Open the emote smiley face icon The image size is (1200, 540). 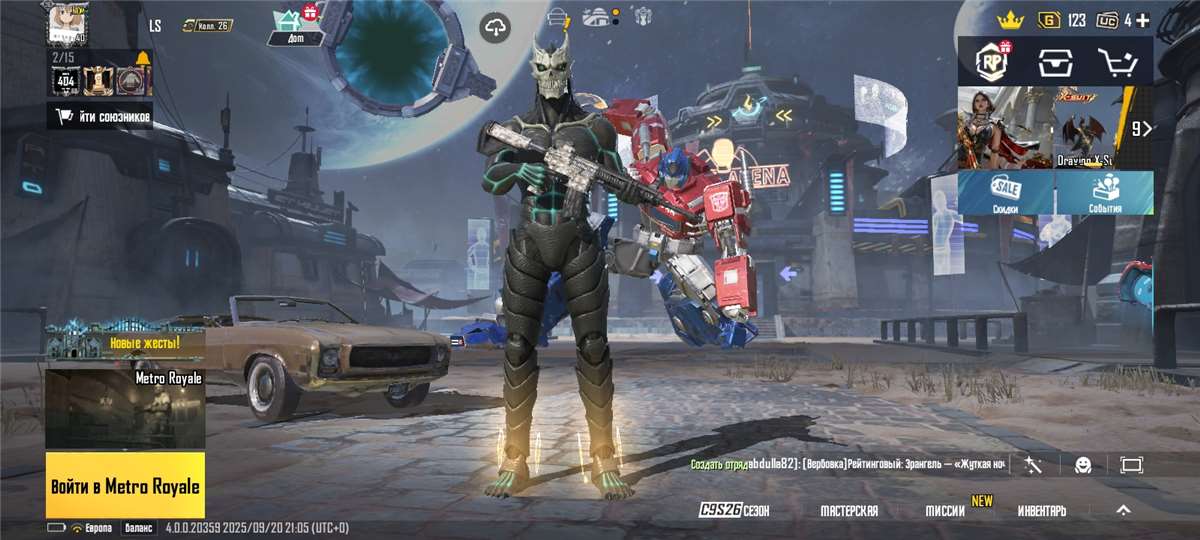click(x=1083, y=465)
